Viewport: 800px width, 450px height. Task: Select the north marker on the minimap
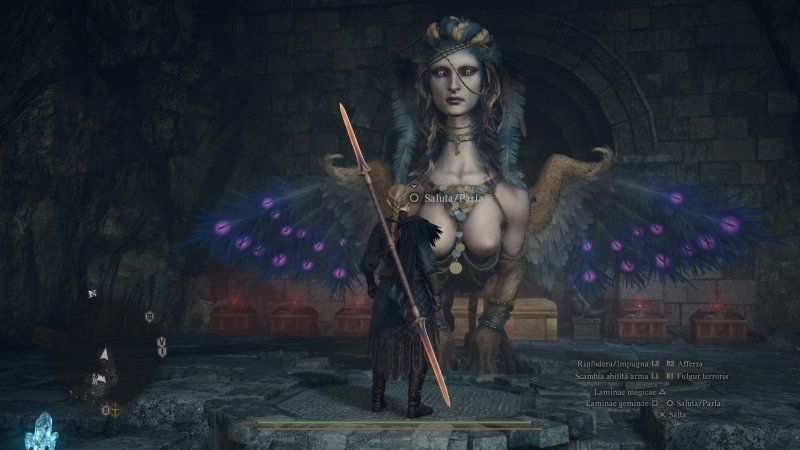click(x=92, y=294)
